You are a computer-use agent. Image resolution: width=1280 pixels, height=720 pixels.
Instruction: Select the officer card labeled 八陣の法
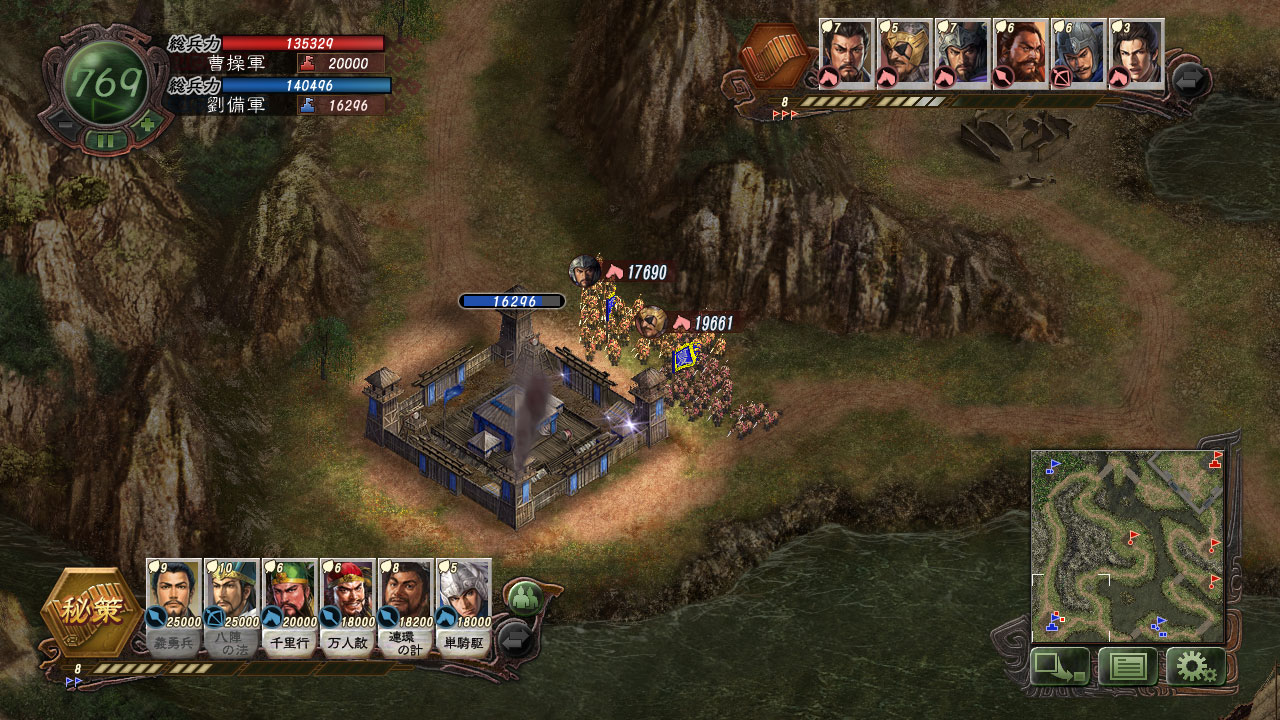[231, 606]
